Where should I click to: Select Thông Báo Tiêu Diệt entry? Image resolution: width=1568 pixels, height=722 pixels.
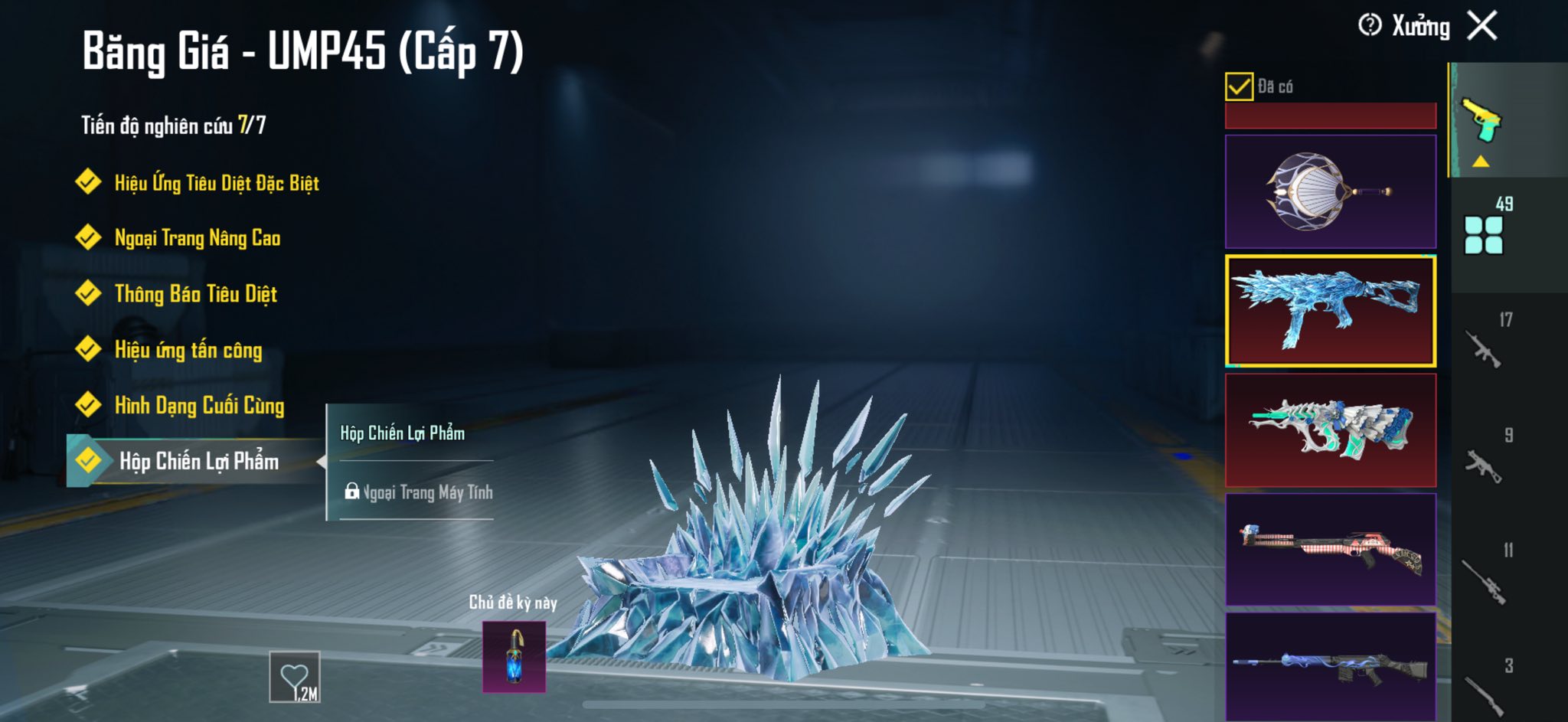195,294
